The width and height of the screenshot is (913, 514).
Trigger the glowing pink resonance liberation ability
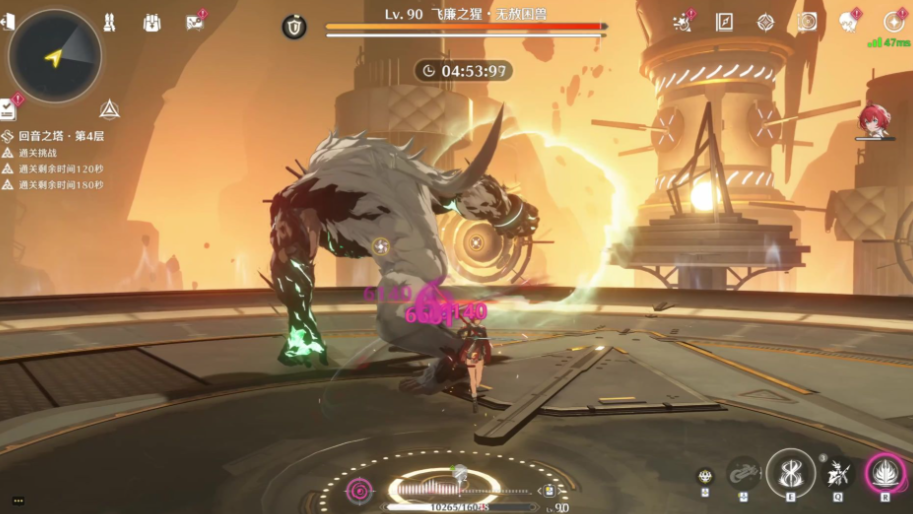tap(885, 471)
